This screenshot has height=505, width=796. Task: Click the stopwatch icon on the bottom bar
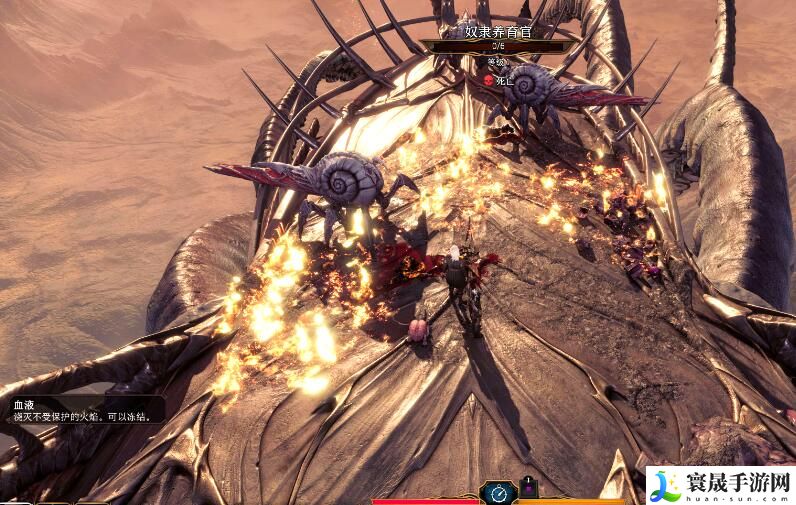(498, 492)
